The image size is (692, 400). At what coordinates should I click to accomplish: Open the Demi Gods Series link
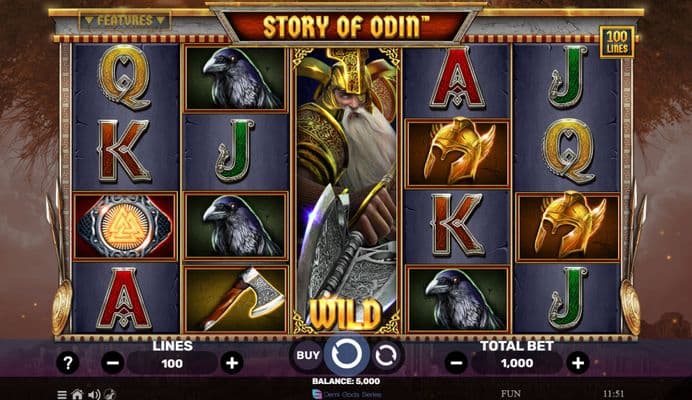point(346,394)
